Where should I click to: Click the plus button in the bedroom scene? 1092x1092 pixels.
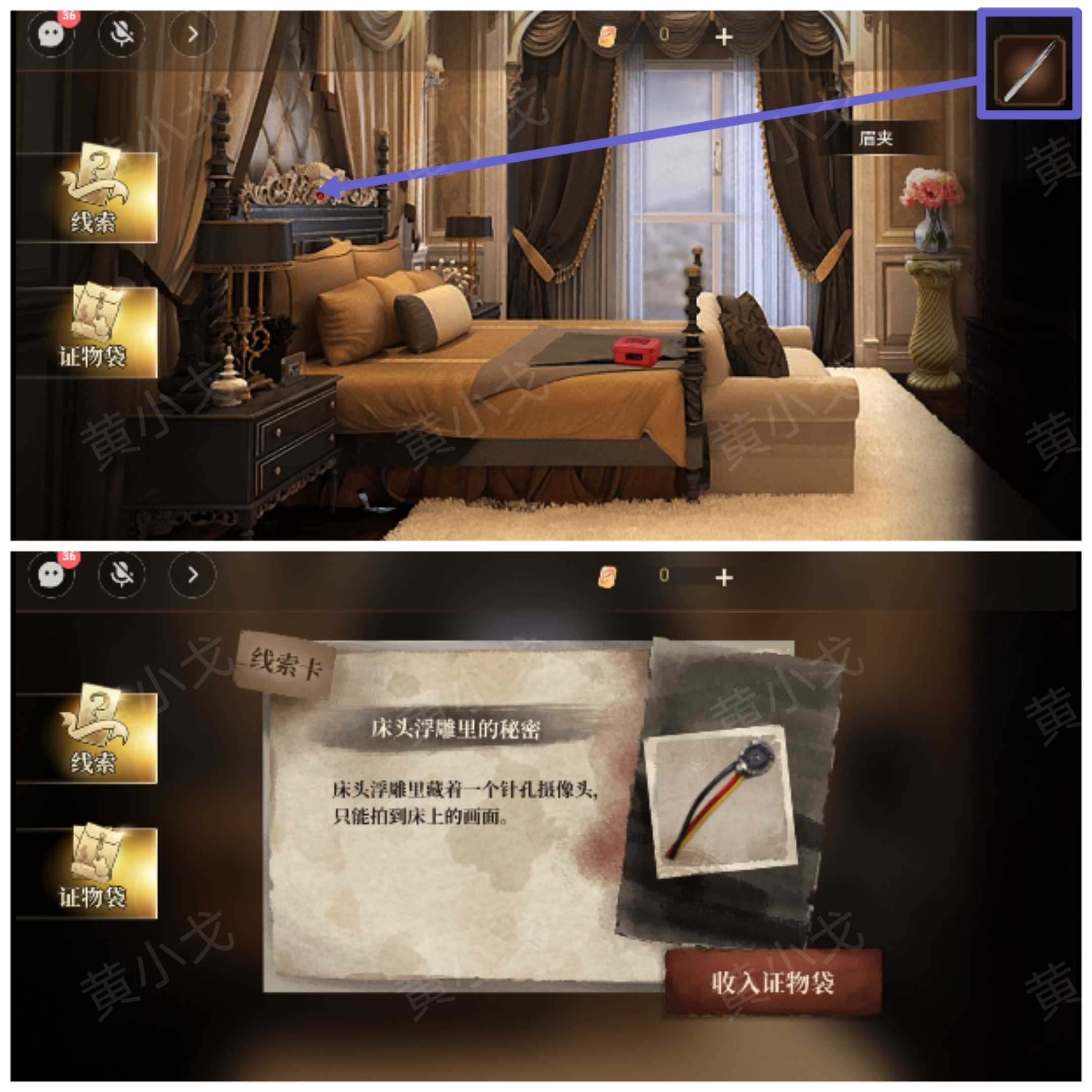coord(723,37)
